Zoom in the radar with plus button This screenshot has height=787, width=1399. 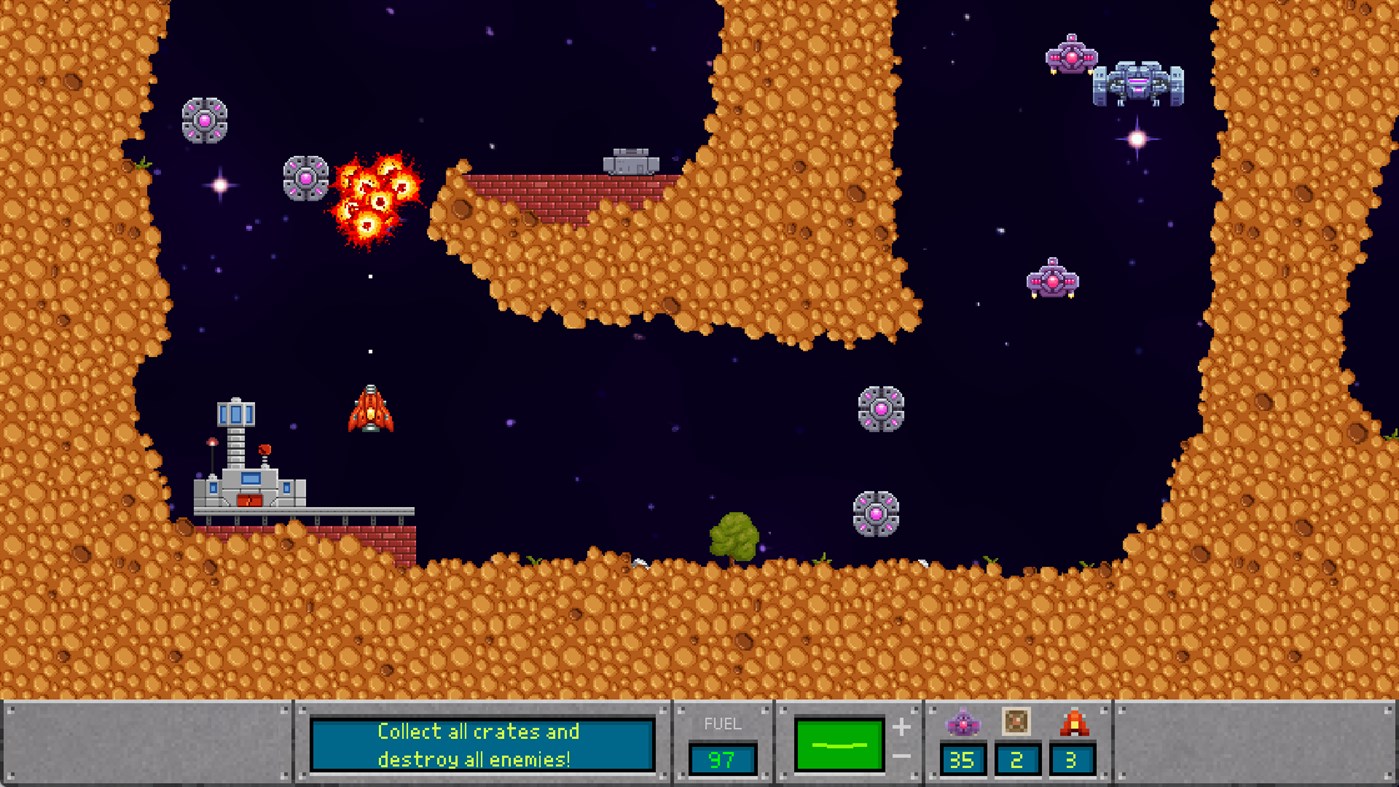(901, 729)
